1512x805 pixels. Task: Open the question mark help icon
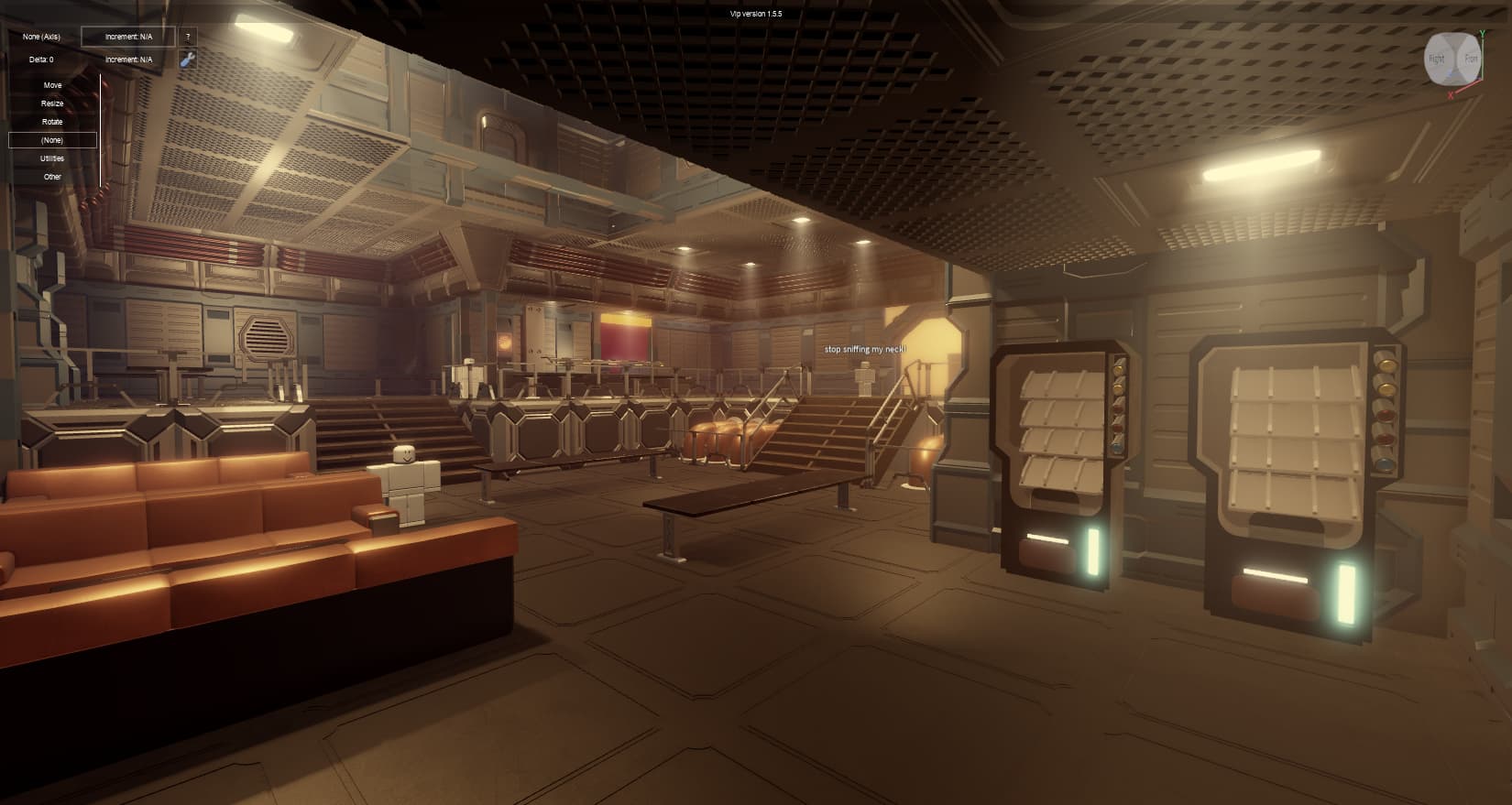(187, 37)
